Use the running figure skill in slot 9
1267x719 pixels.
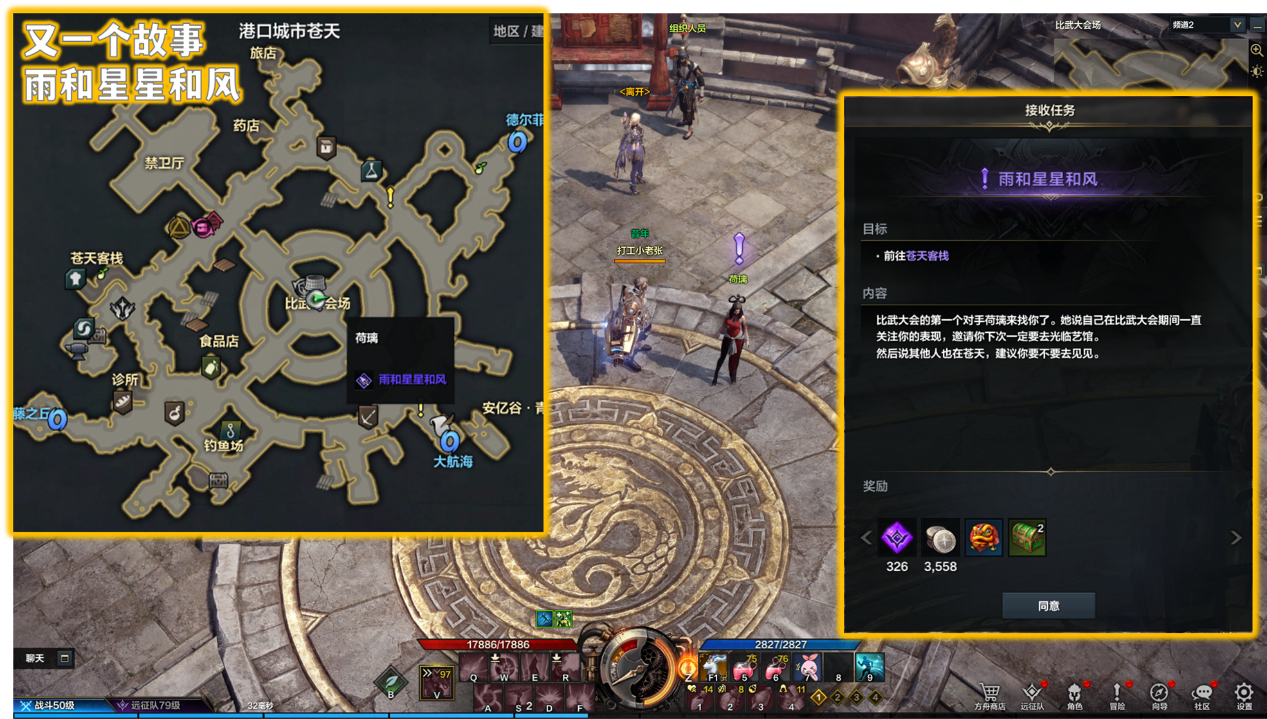(x=868, y=667)
